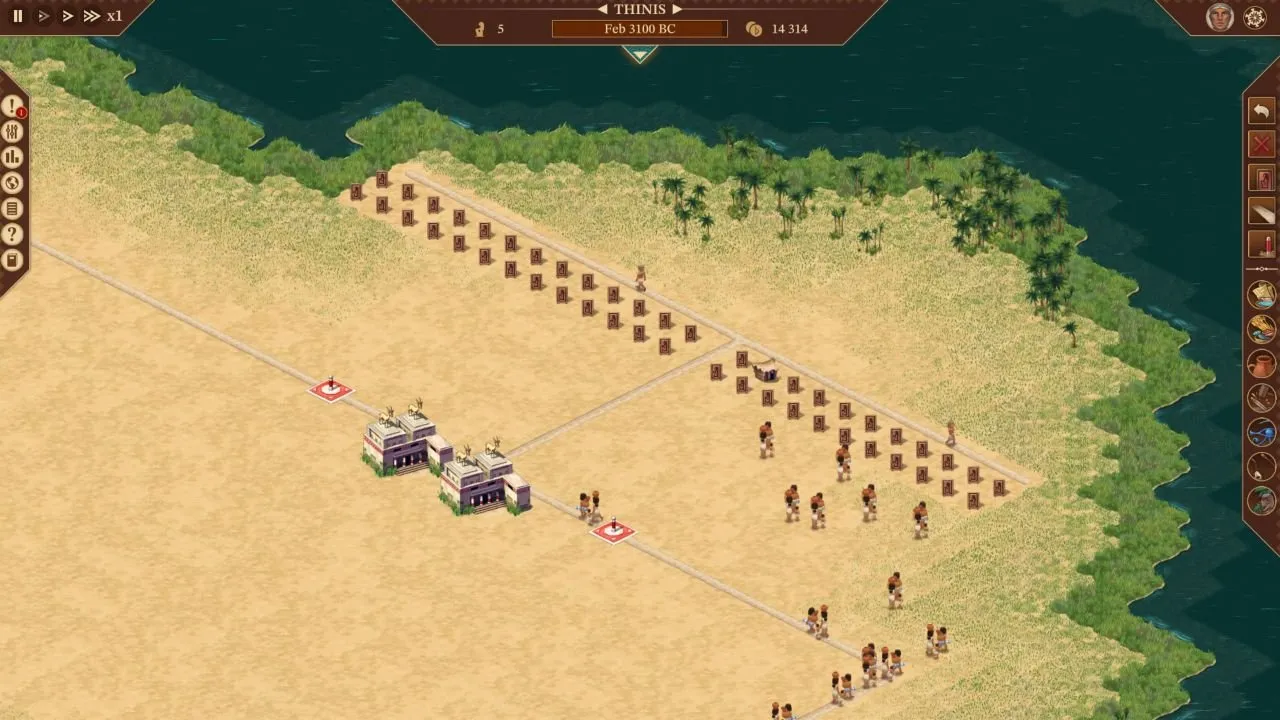1280x720 pixels.
Task: Expand the top panel dropdown arrow
Action: click(x=640, y=54)
